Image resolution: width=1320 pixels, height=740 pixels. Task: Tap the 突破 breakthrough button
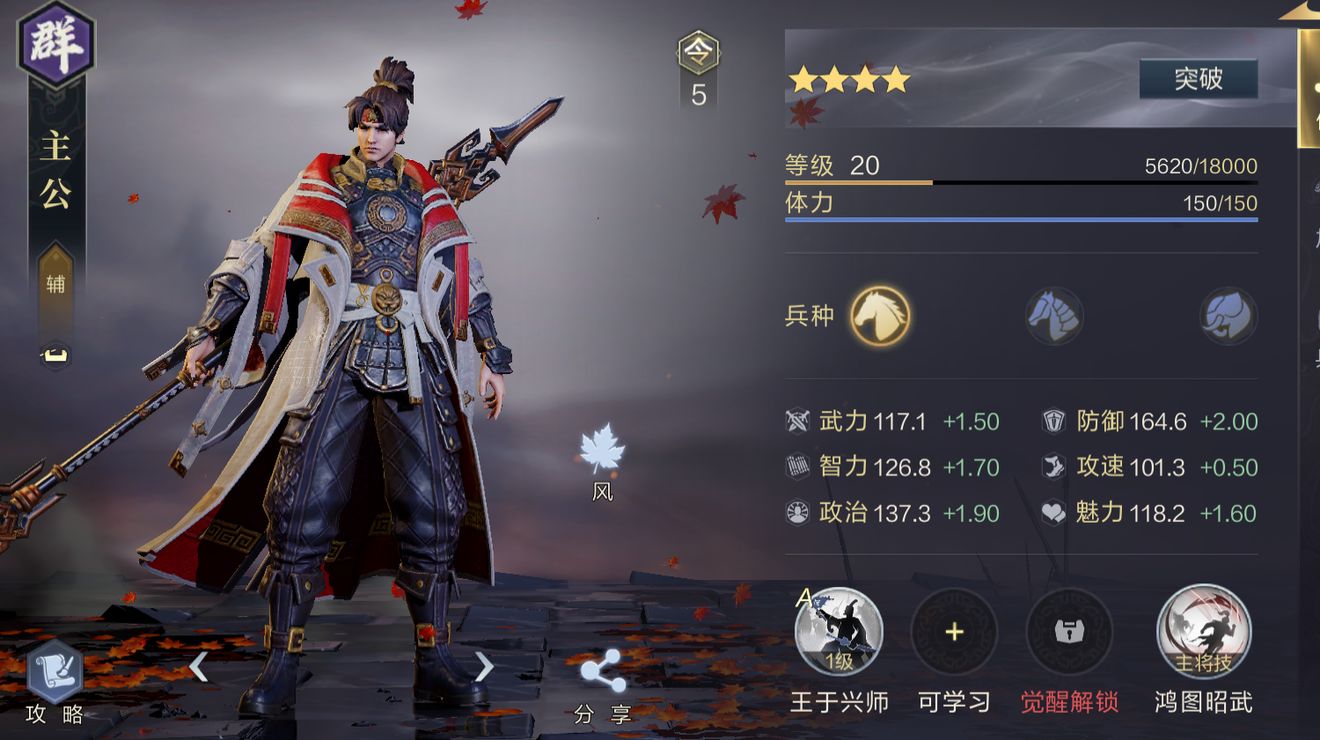pos(1198,79)
